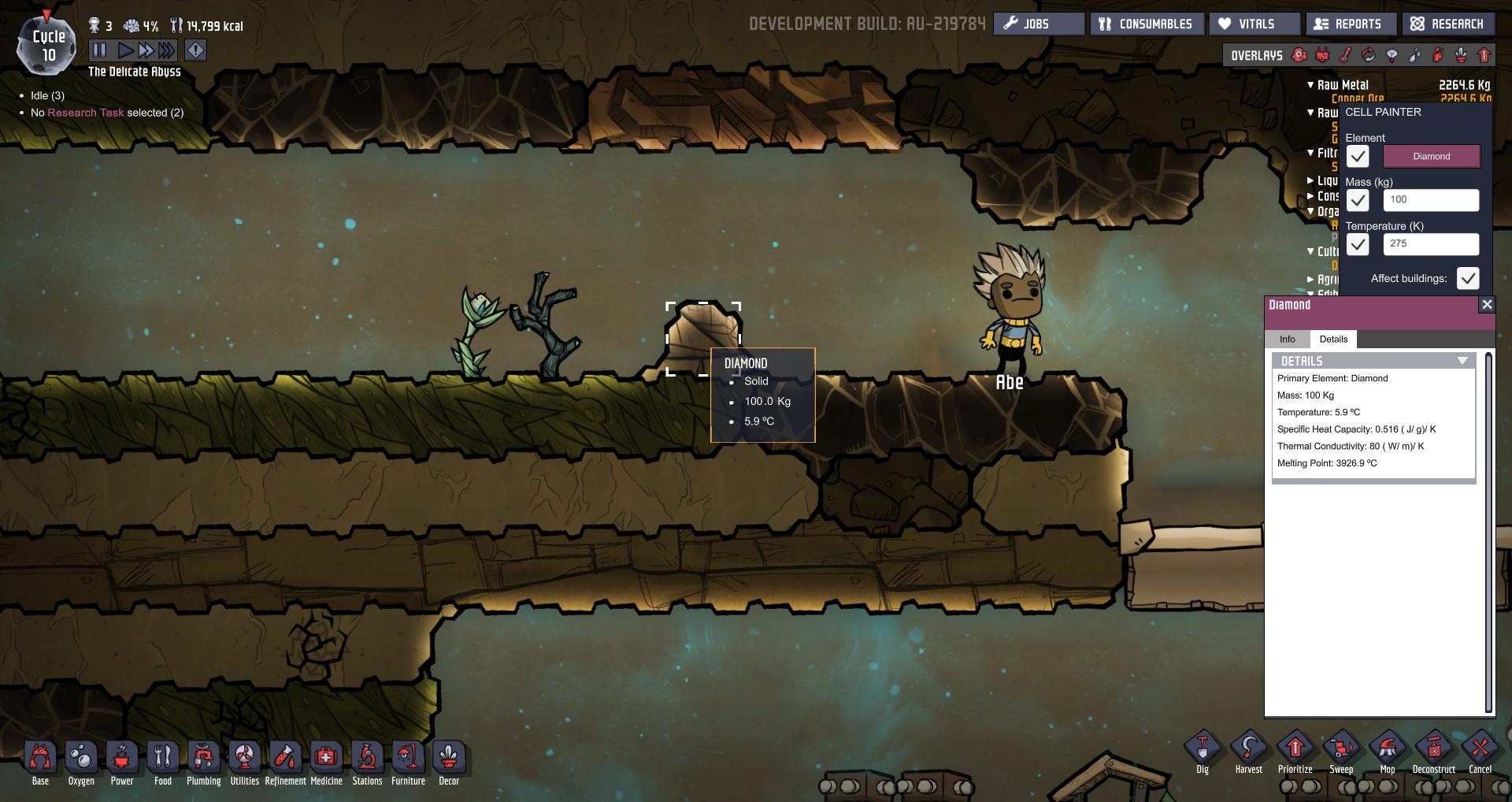1512x802 pixels.
Task: Edit the Temperature (K) field
Action: pyautogui.click(x=1430, y=244)
